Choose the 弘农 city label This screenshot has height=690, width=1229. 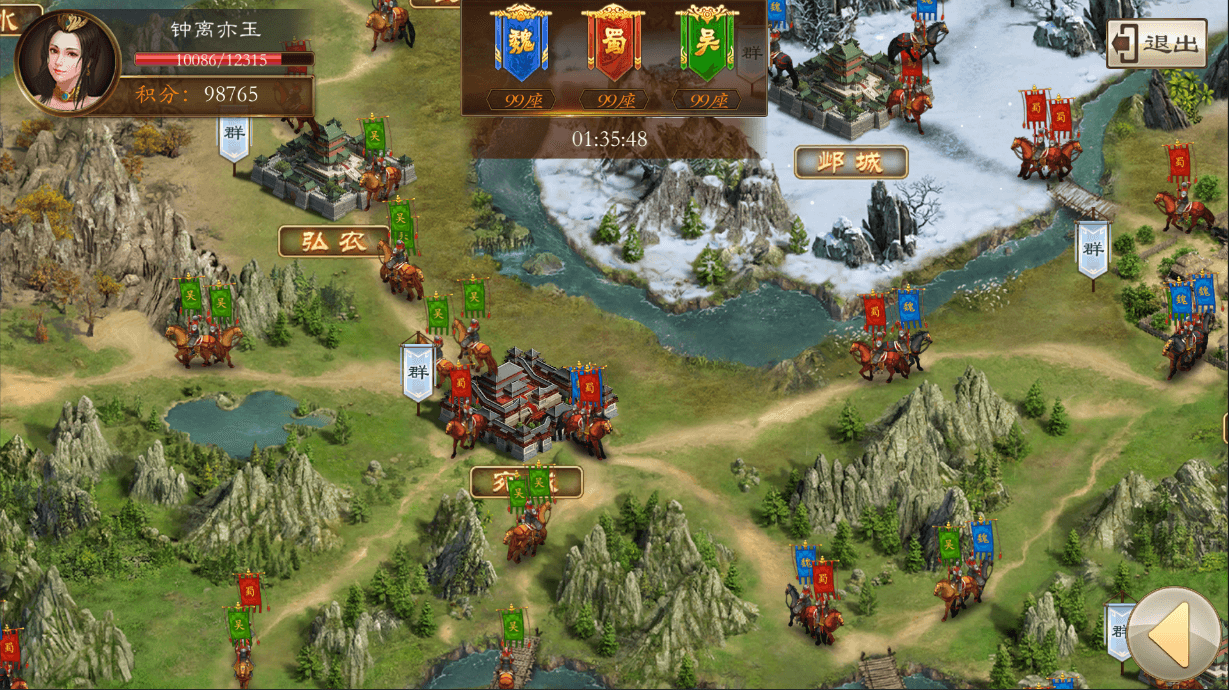coord(334,240)
